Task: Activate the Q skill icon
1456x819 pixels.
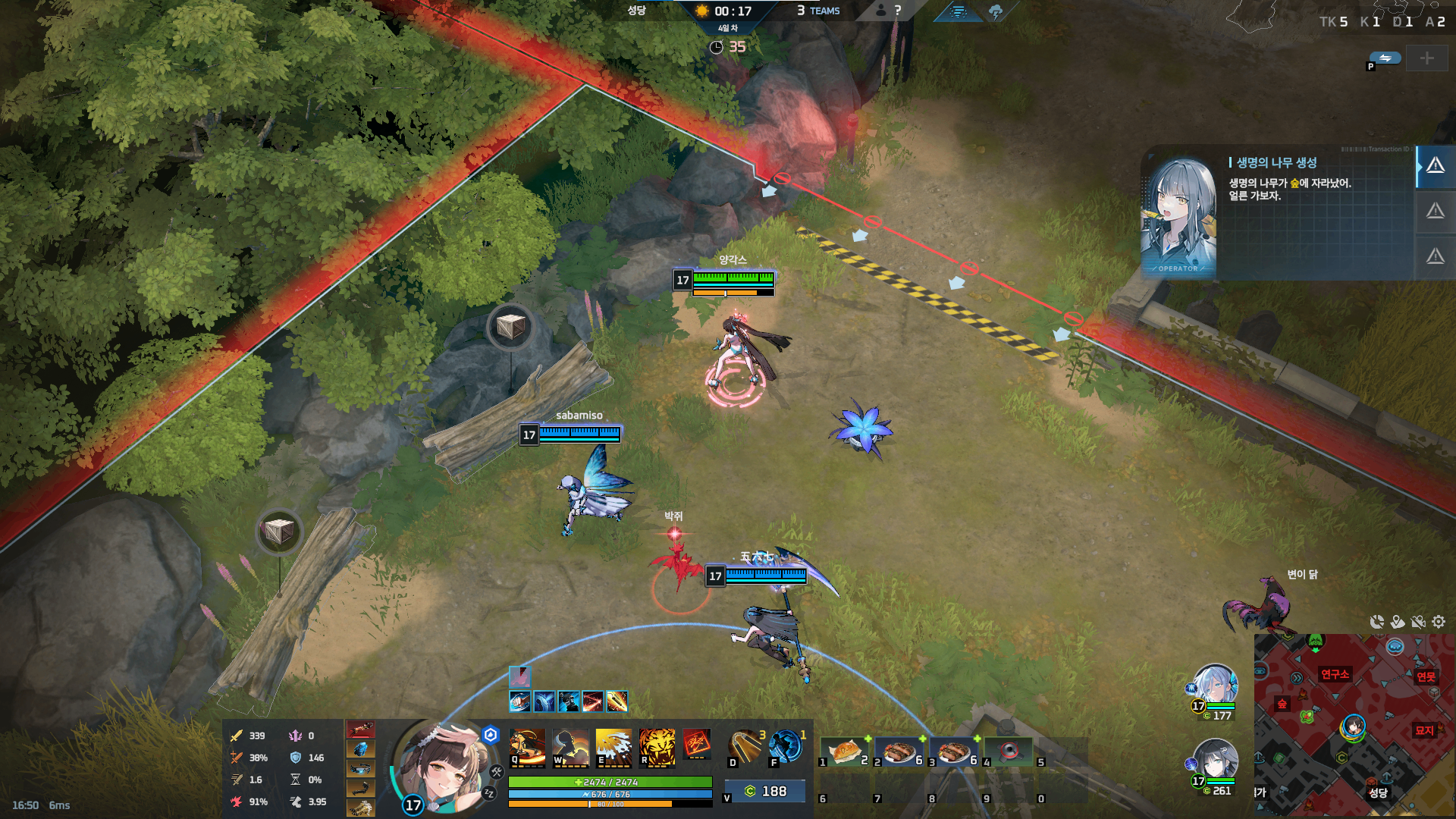Action: 527,746
